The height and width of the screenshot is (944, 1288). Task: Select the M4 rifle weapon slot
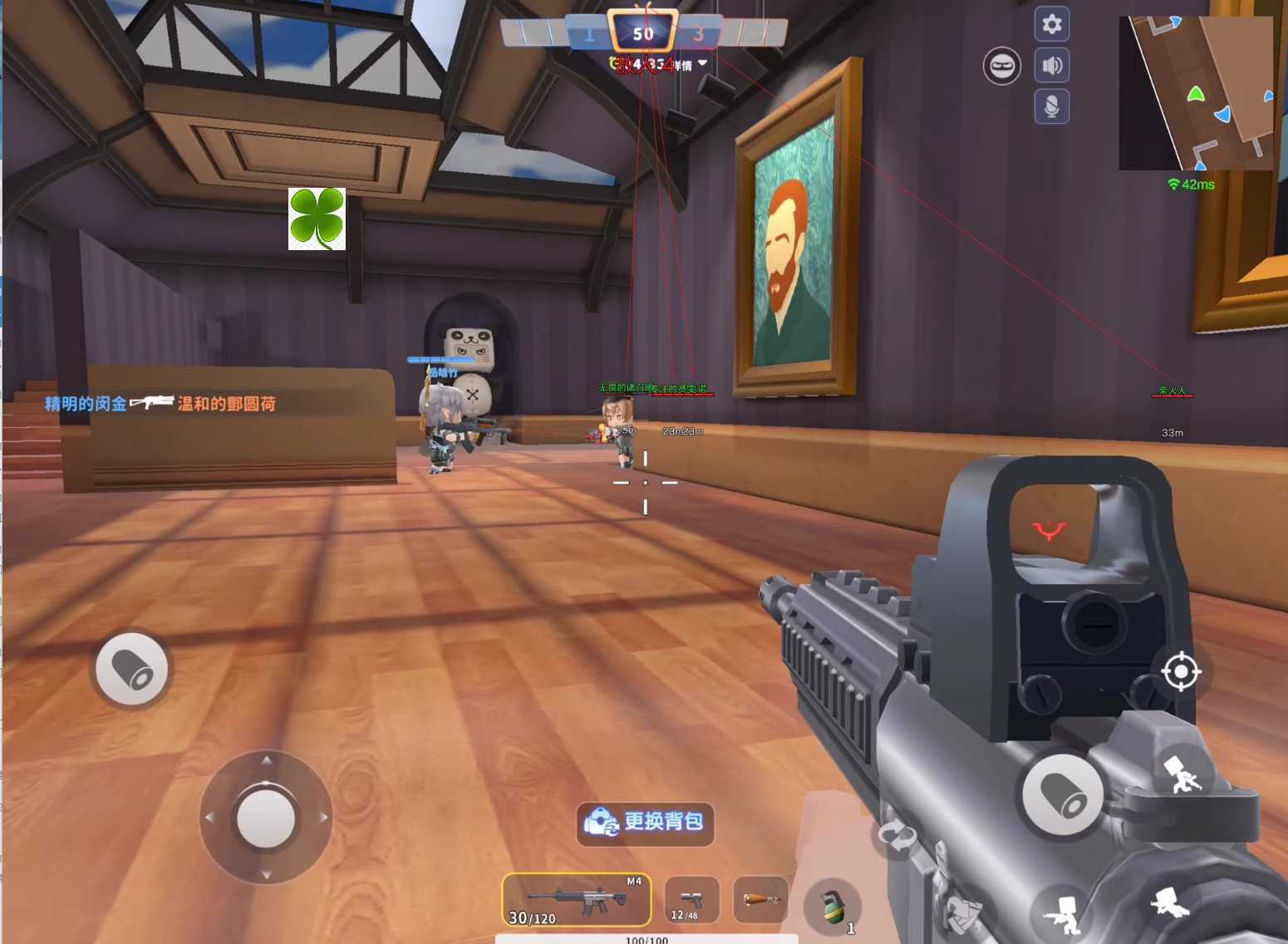[576, 899]
